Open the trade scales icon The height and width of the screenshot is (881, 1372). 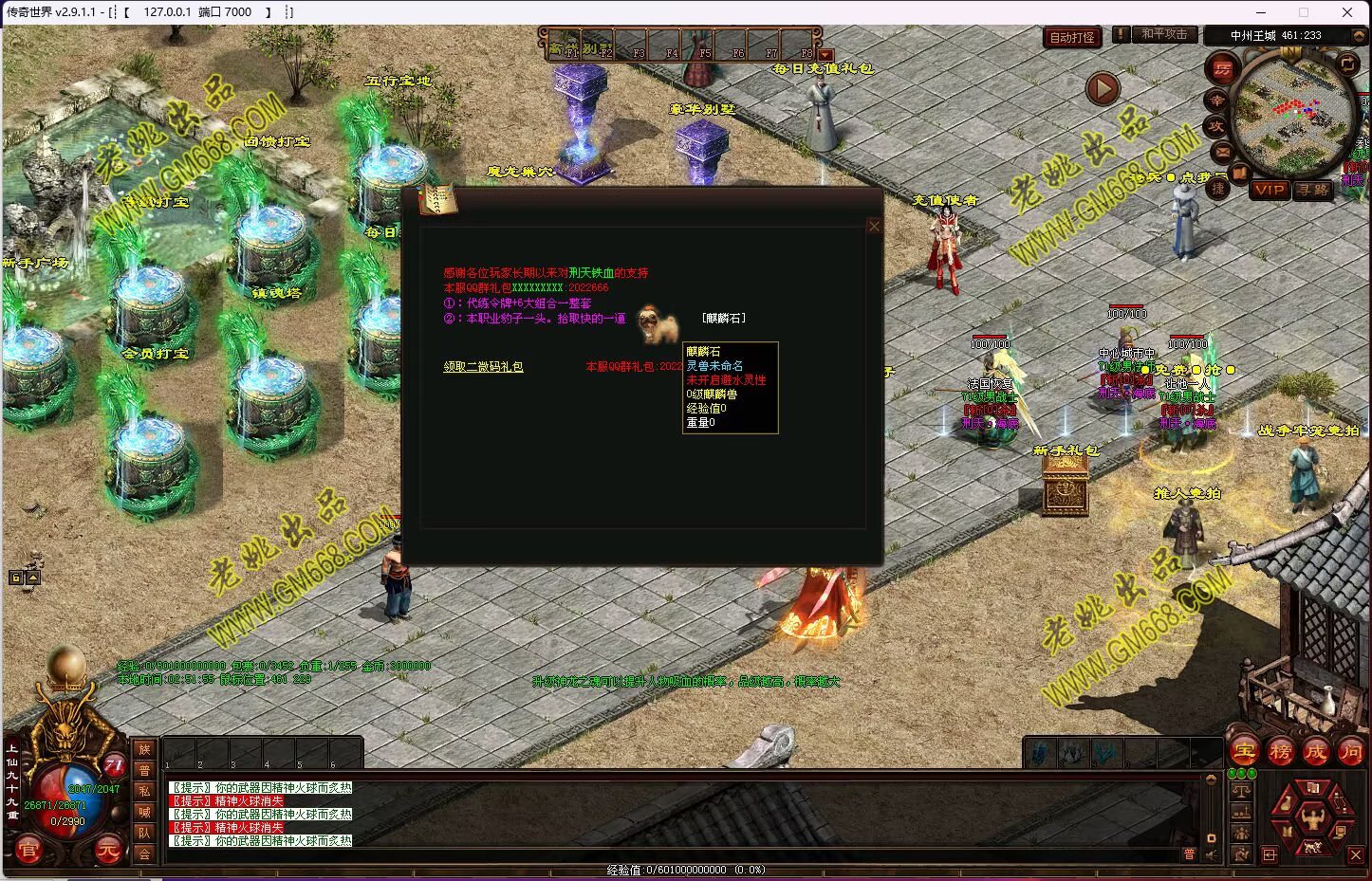[x=1241, y=790]
